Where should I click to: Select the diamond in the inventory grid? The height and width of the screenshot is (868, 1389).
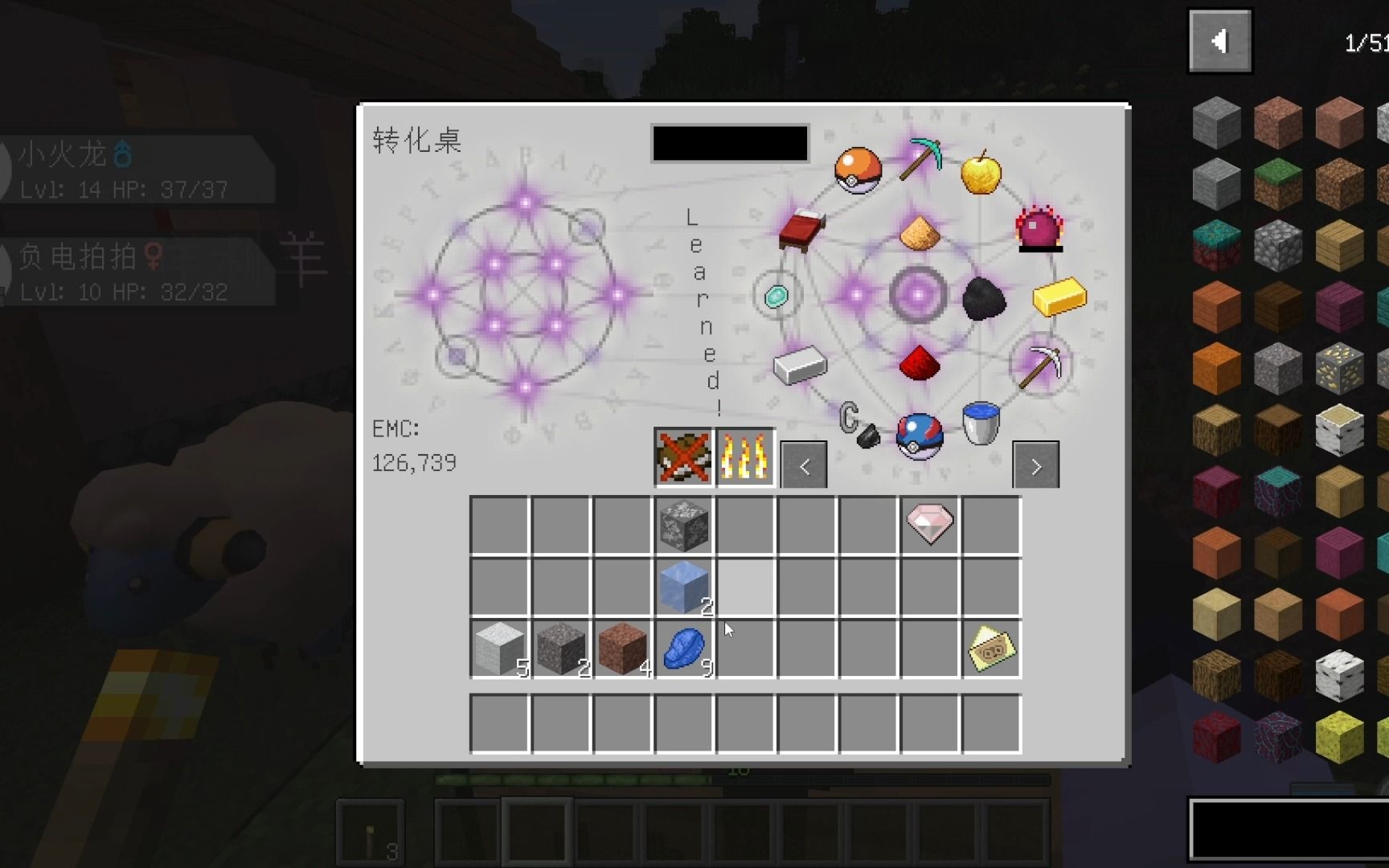[929, 523]
